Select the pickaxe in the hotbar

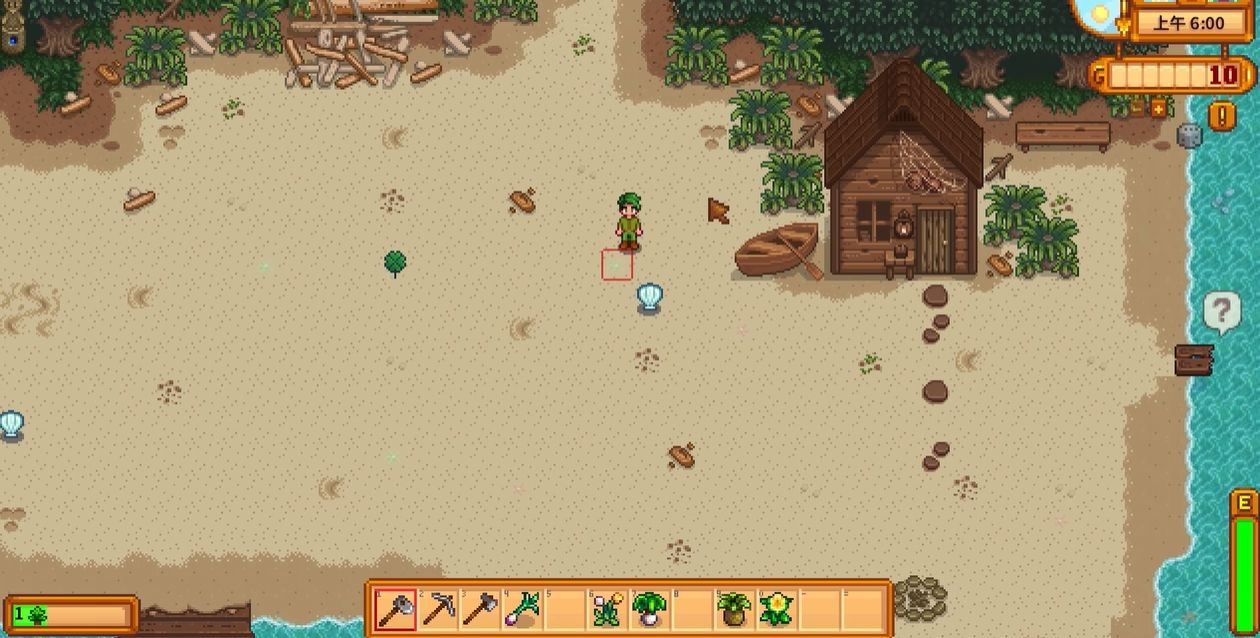(438, 608)
